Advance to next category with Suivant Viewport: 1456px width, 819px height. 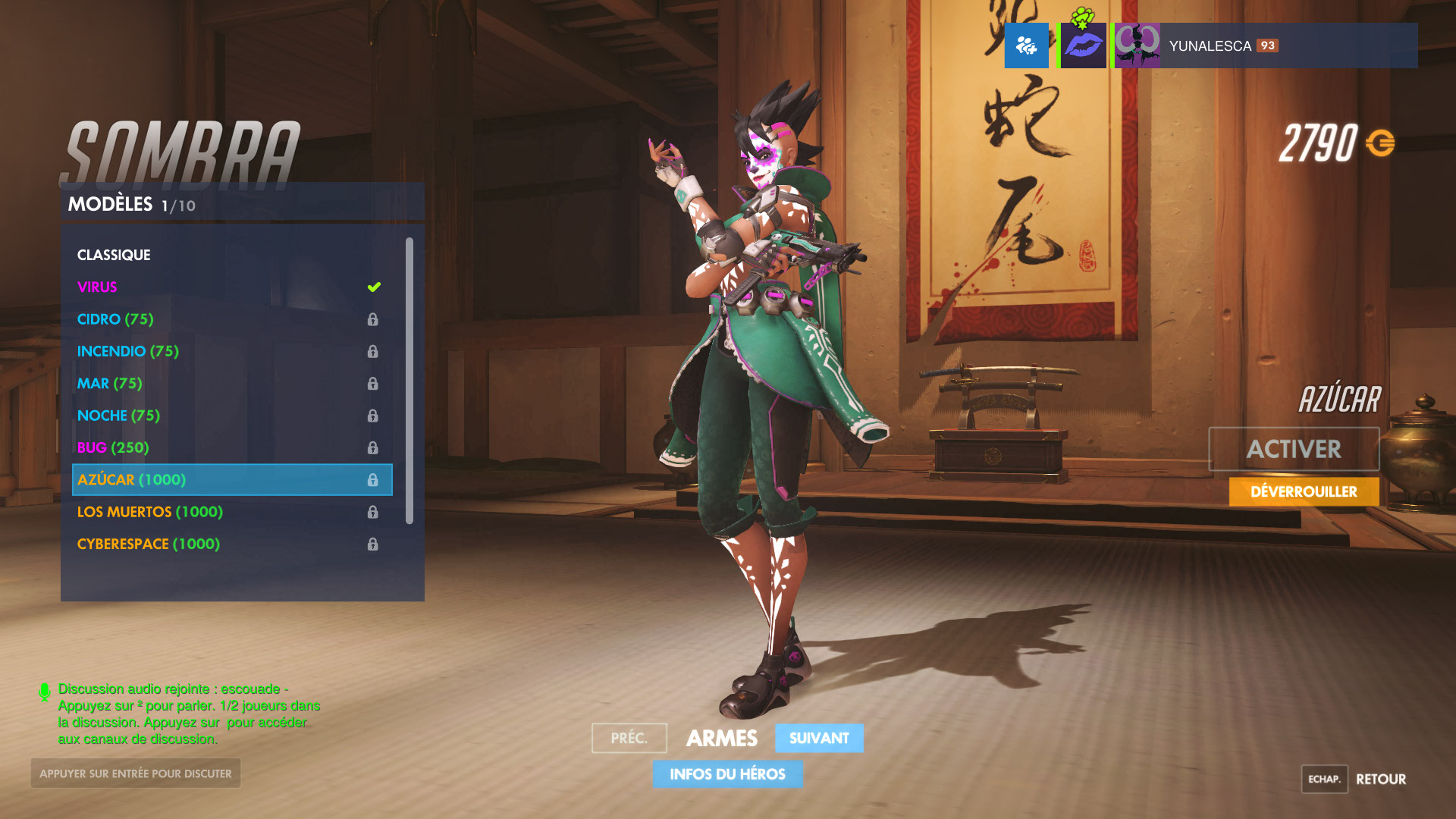[819, 738]
